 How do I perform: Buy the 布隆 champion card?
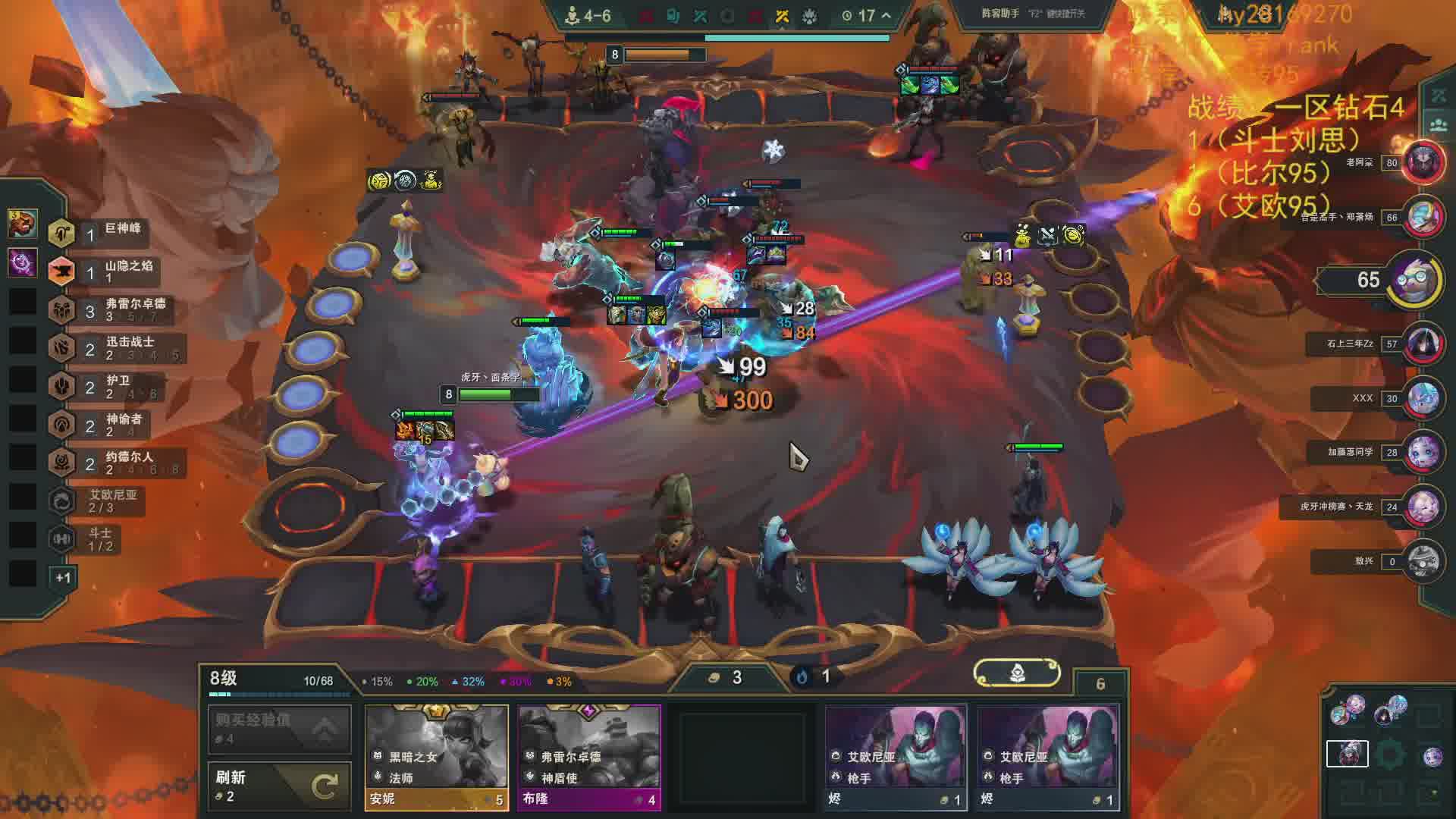click(x=588, y=757)
